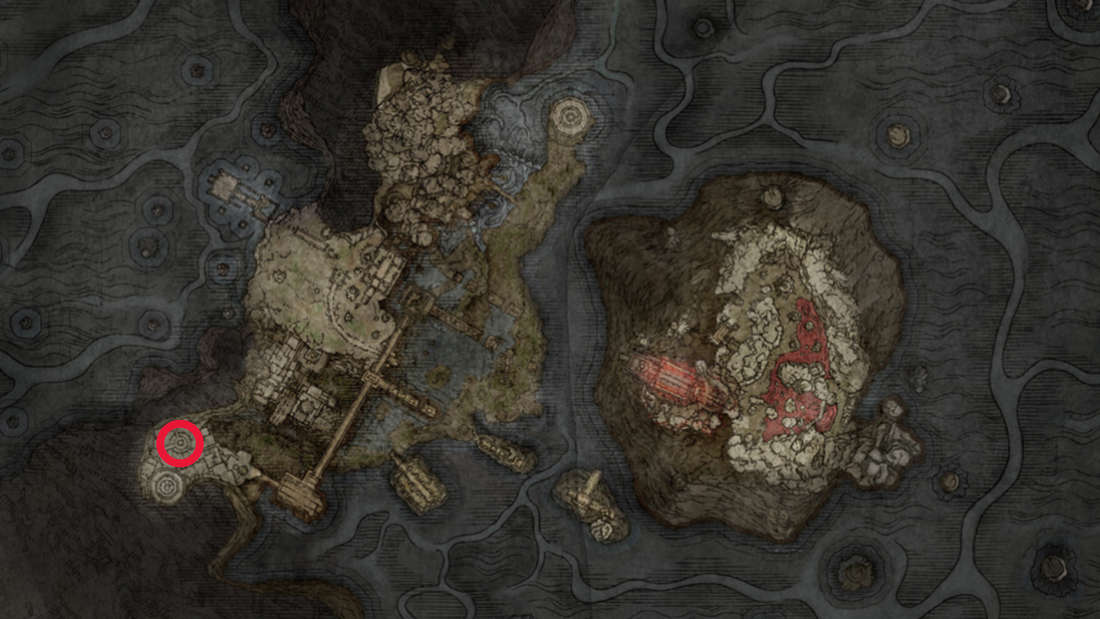Screen dimensions: 1100x619
Task: Select the red-circled location on the map
Action: pos(180,444)
